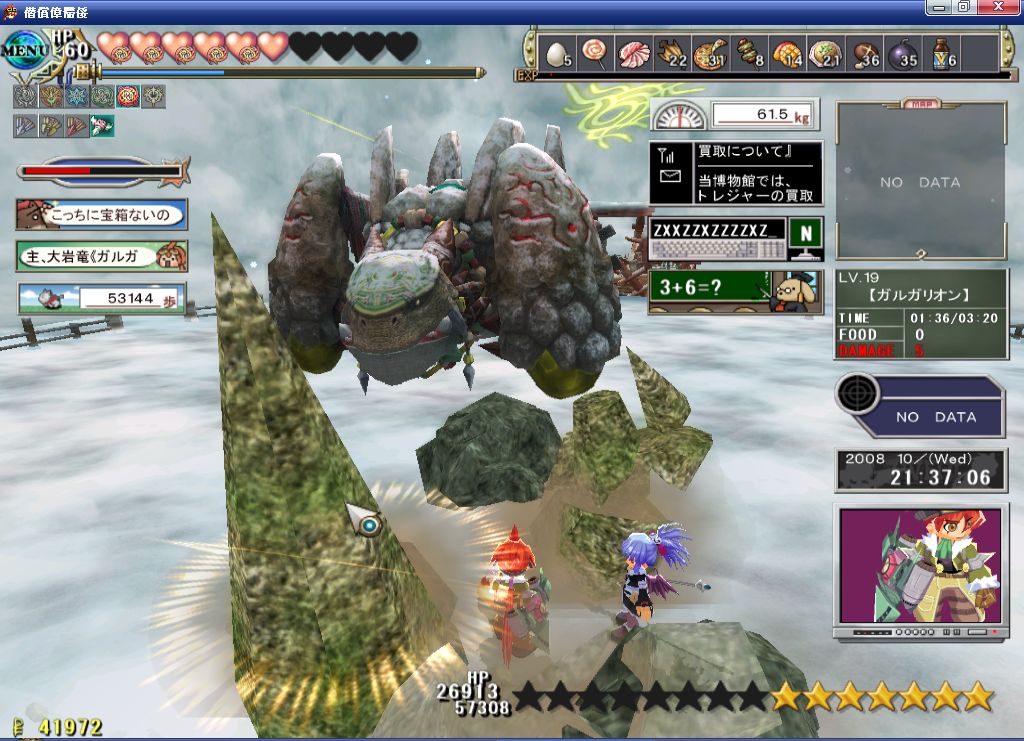This screenshot has height=741, width=1024.
Task: Select the blue snowflake emblem icon
Action: (x=76, y=96)
